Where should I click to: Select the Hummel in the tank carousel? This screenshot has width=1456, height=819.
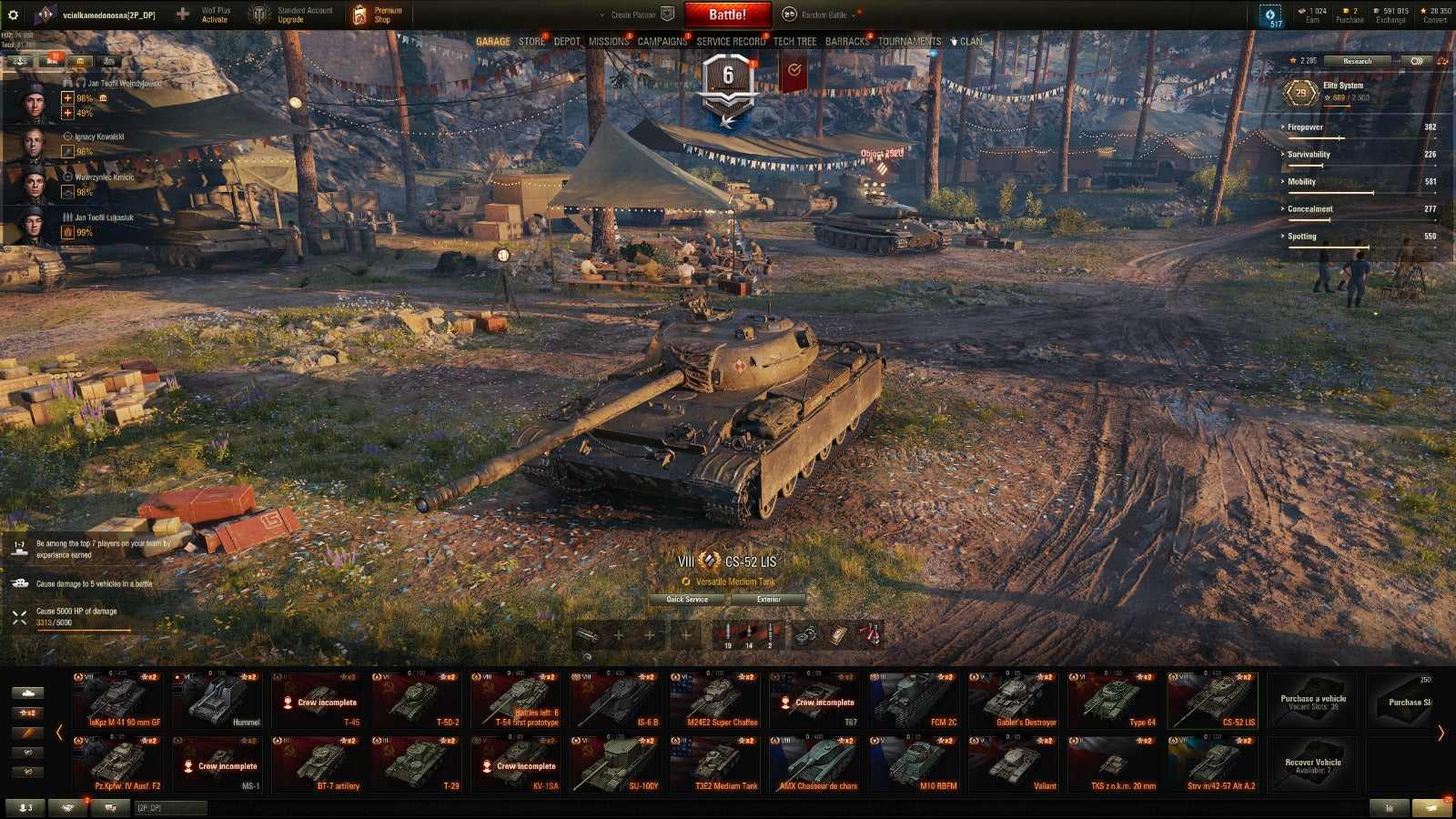click(x=217, y=701)
